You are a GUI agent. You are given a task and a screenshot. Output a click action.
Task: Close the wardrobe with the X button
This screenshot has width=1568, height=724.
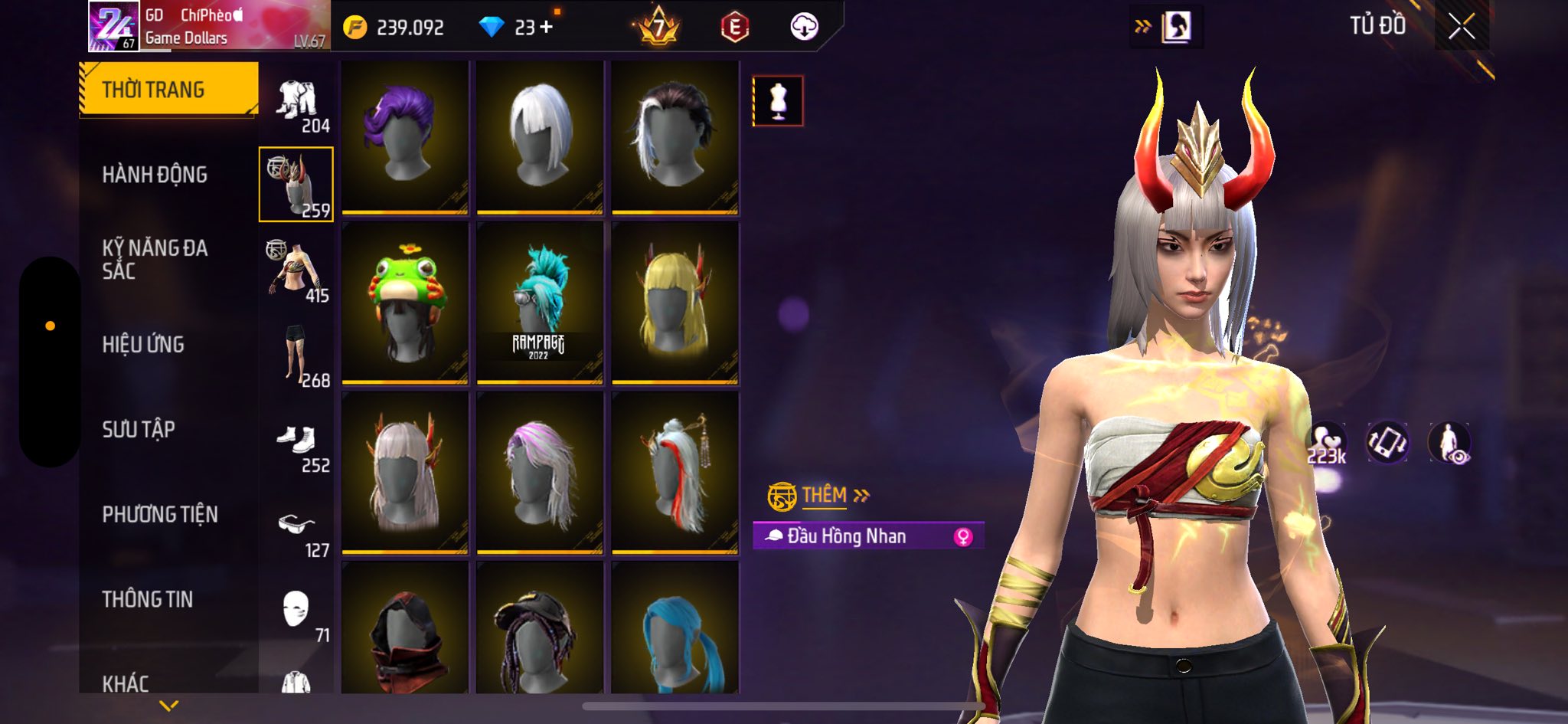click(1461, 27)
